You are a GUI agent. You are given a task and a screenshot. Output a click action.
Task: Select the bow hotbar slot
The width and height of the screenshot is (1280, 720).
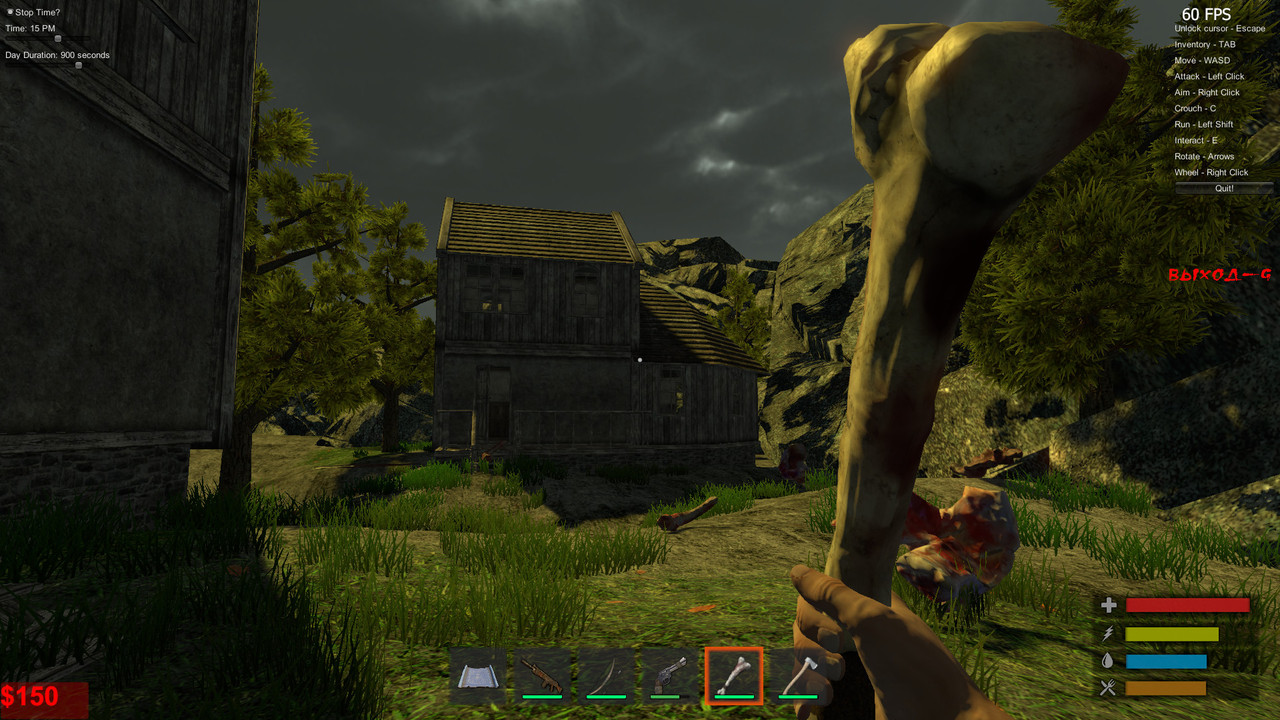click(x=606, y=675)
